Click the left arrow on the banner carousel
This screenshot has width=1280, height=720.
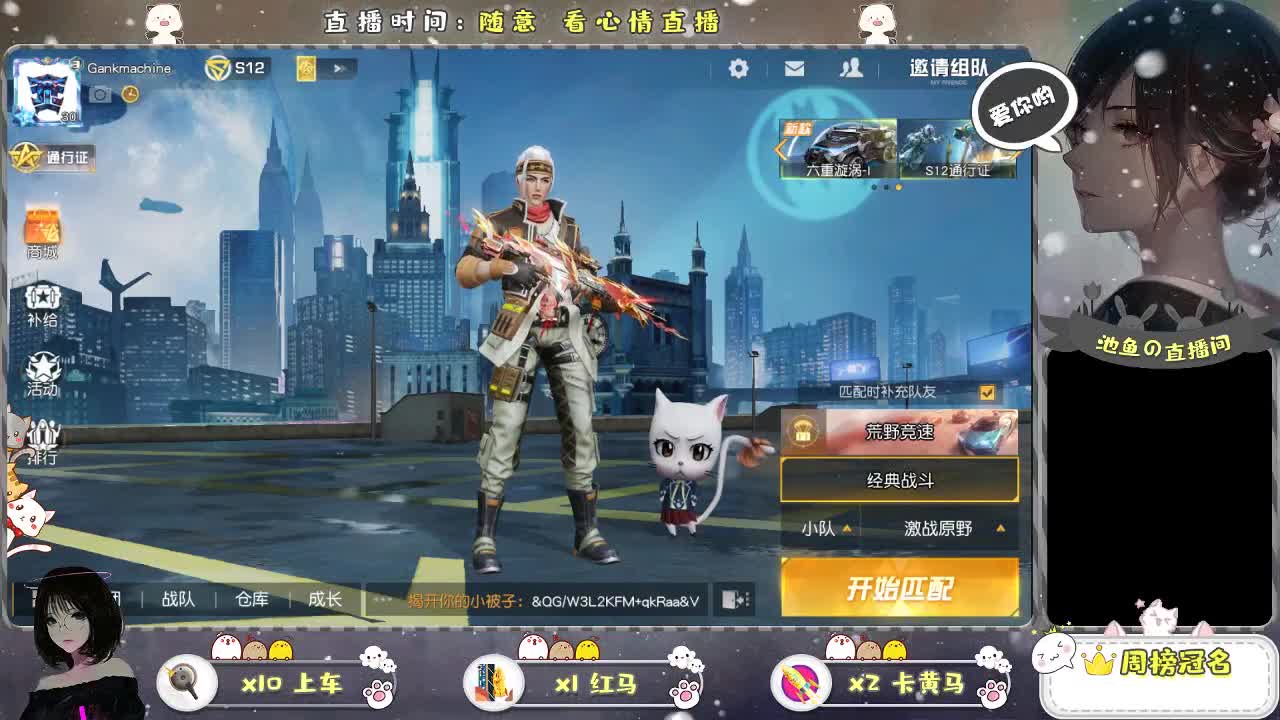point(779,147)
